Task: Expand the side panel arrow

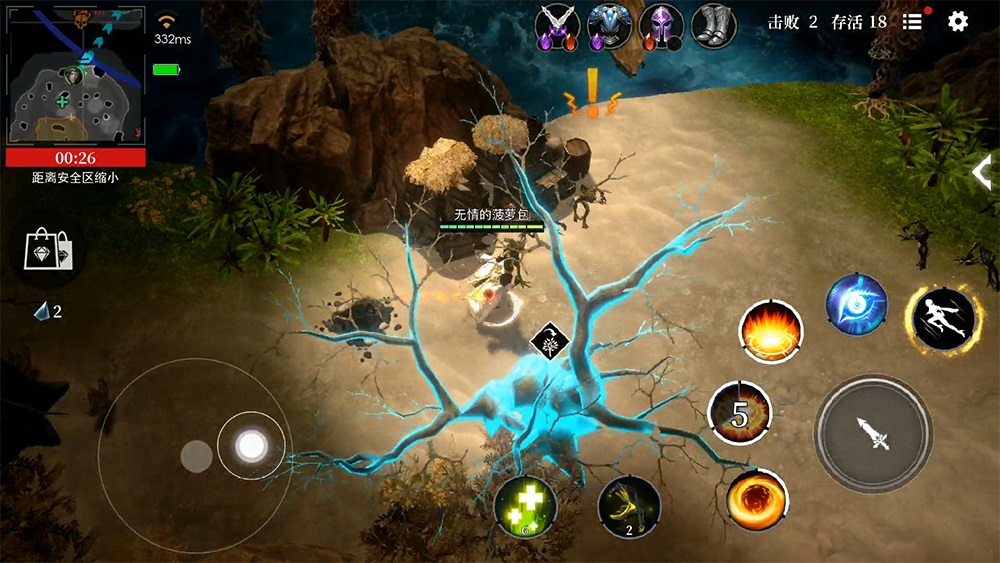Action: tap(982, 172)
